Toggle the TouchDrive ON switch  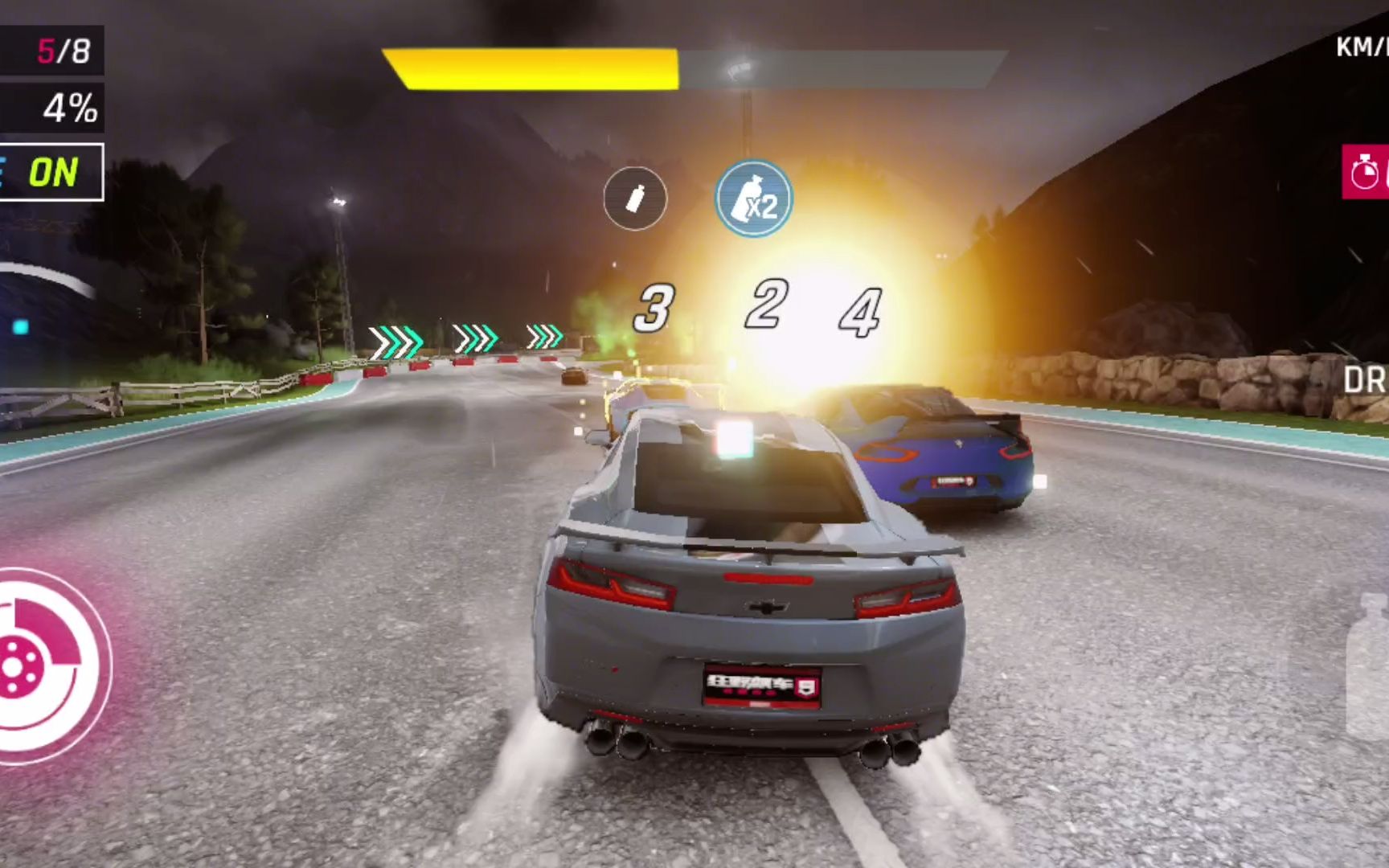pos(50,172)
